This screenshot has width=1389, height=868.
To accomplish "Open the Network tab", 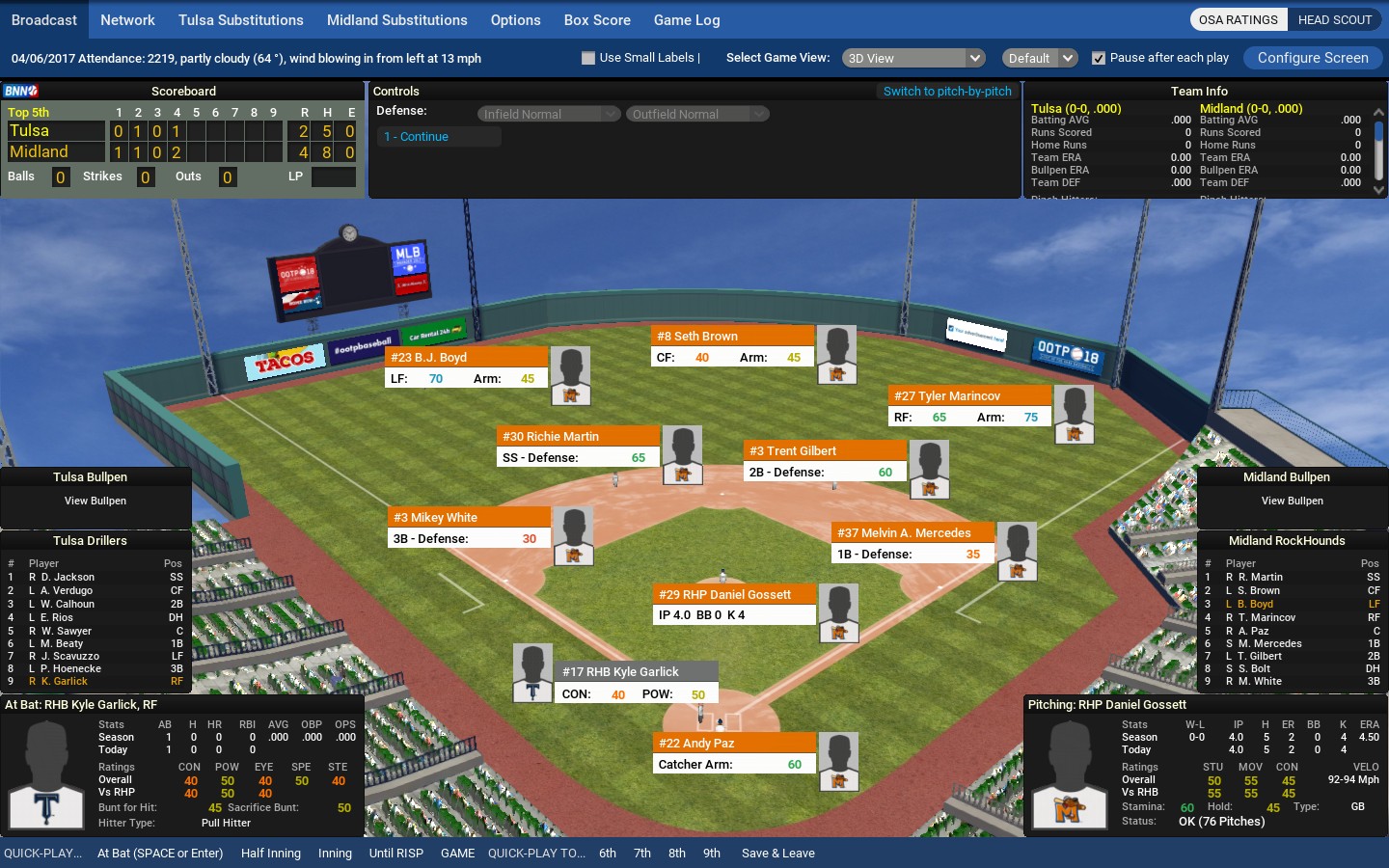I will (x=127, y=20).
